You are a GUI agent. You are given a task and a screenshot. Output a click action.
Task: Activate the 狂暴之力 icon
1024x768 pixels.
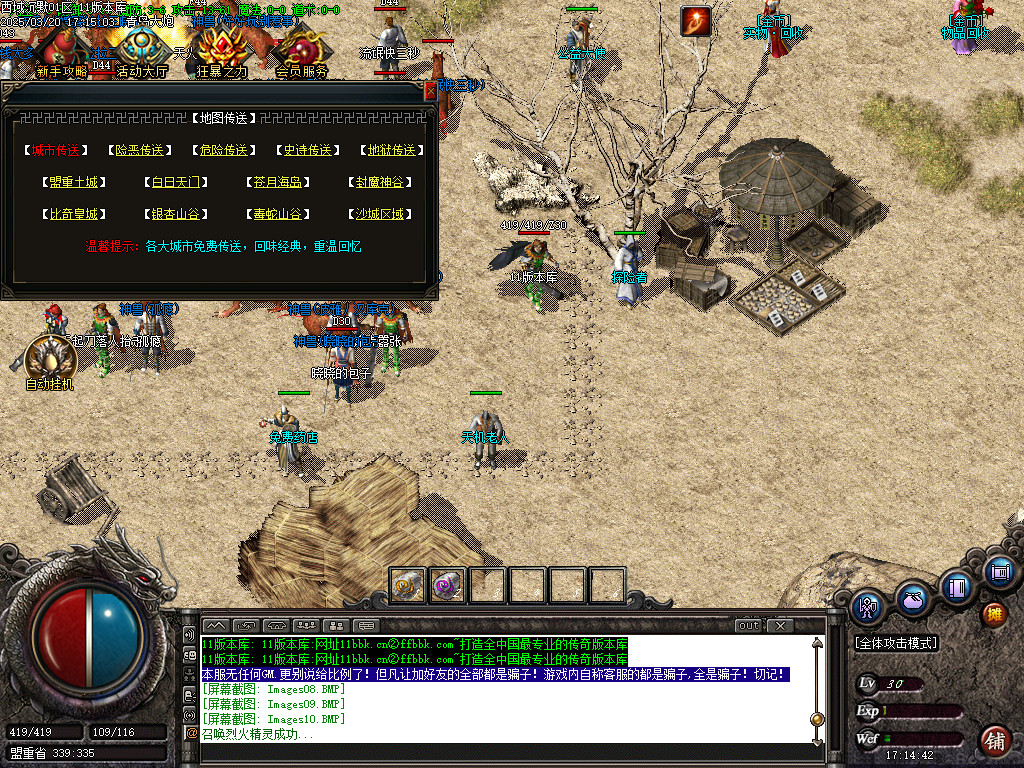tap(222, 50)
